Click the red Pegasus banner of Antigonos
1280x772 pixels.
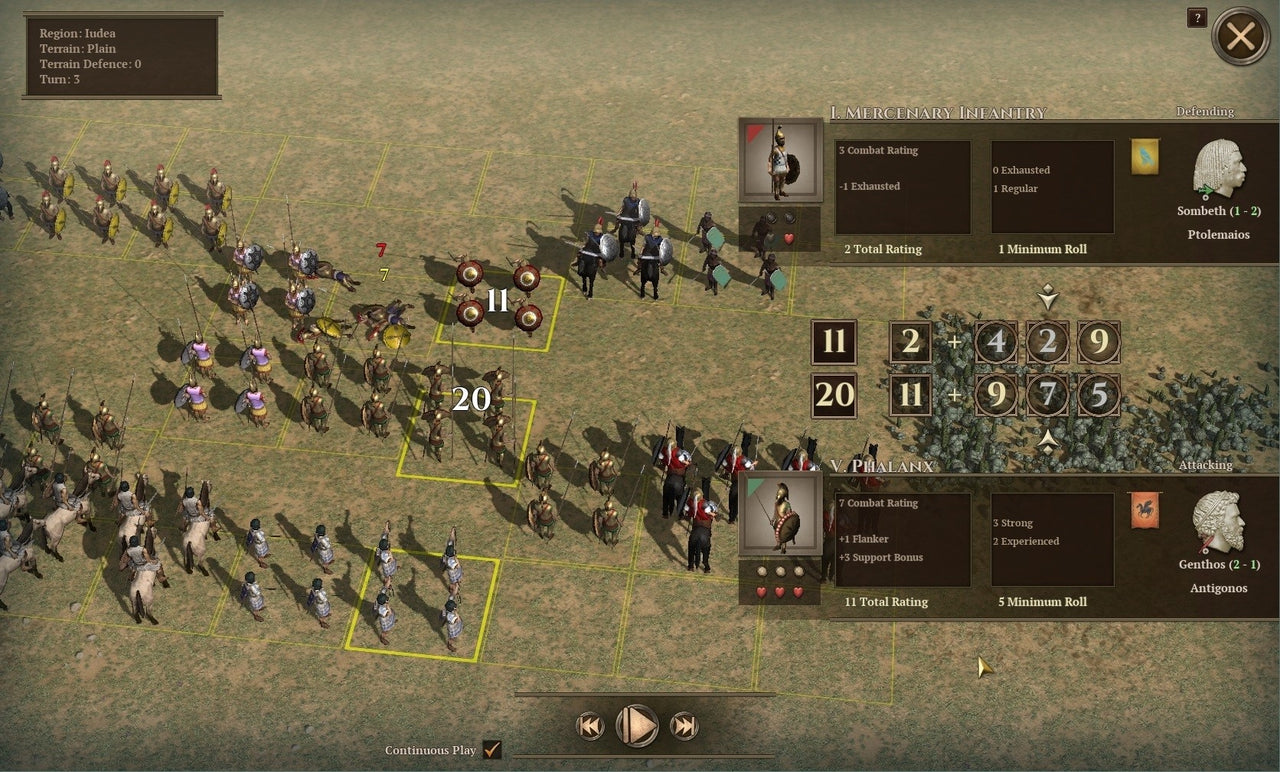[x=1144, y=511]
